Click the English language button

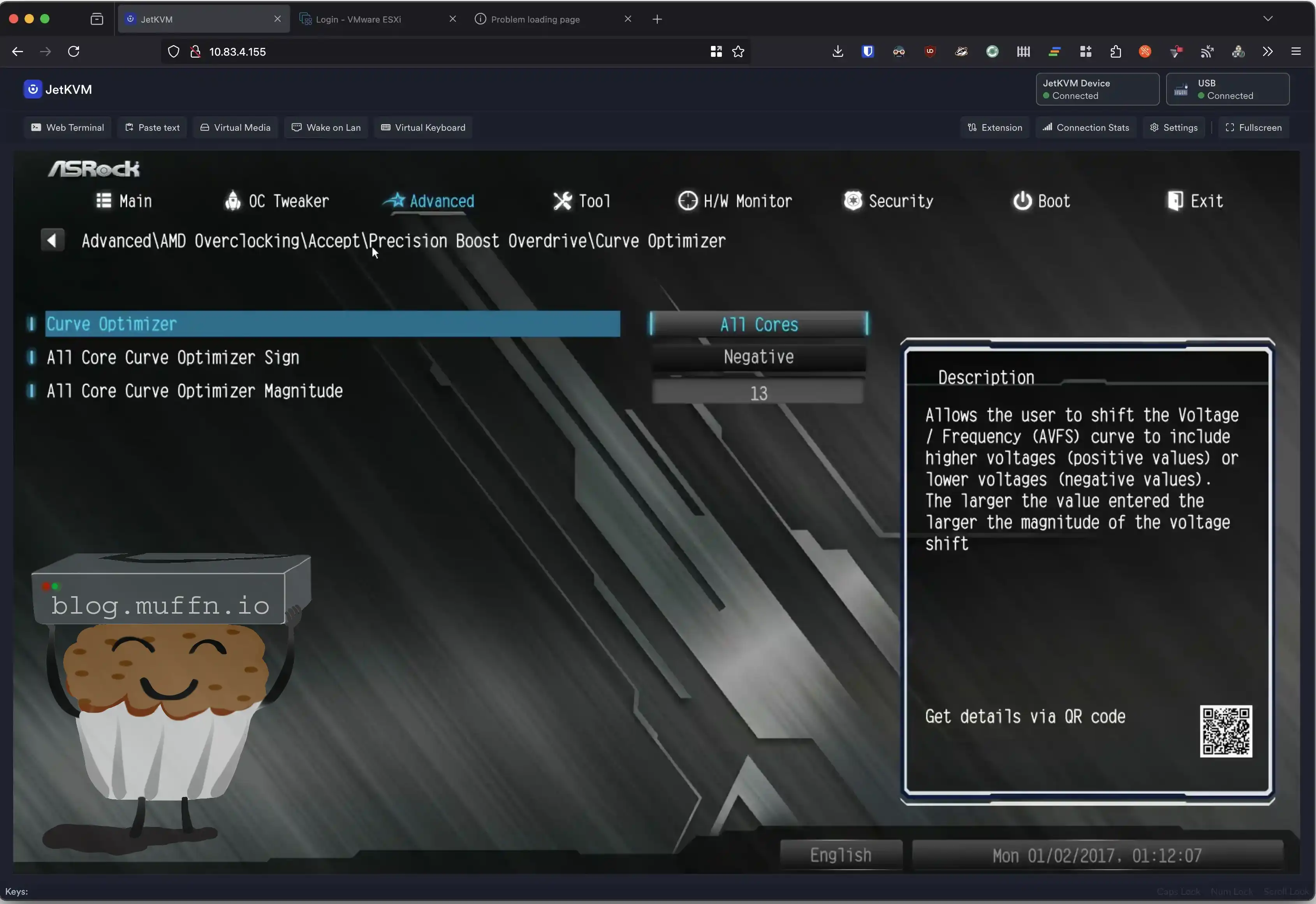click(841, 855)
